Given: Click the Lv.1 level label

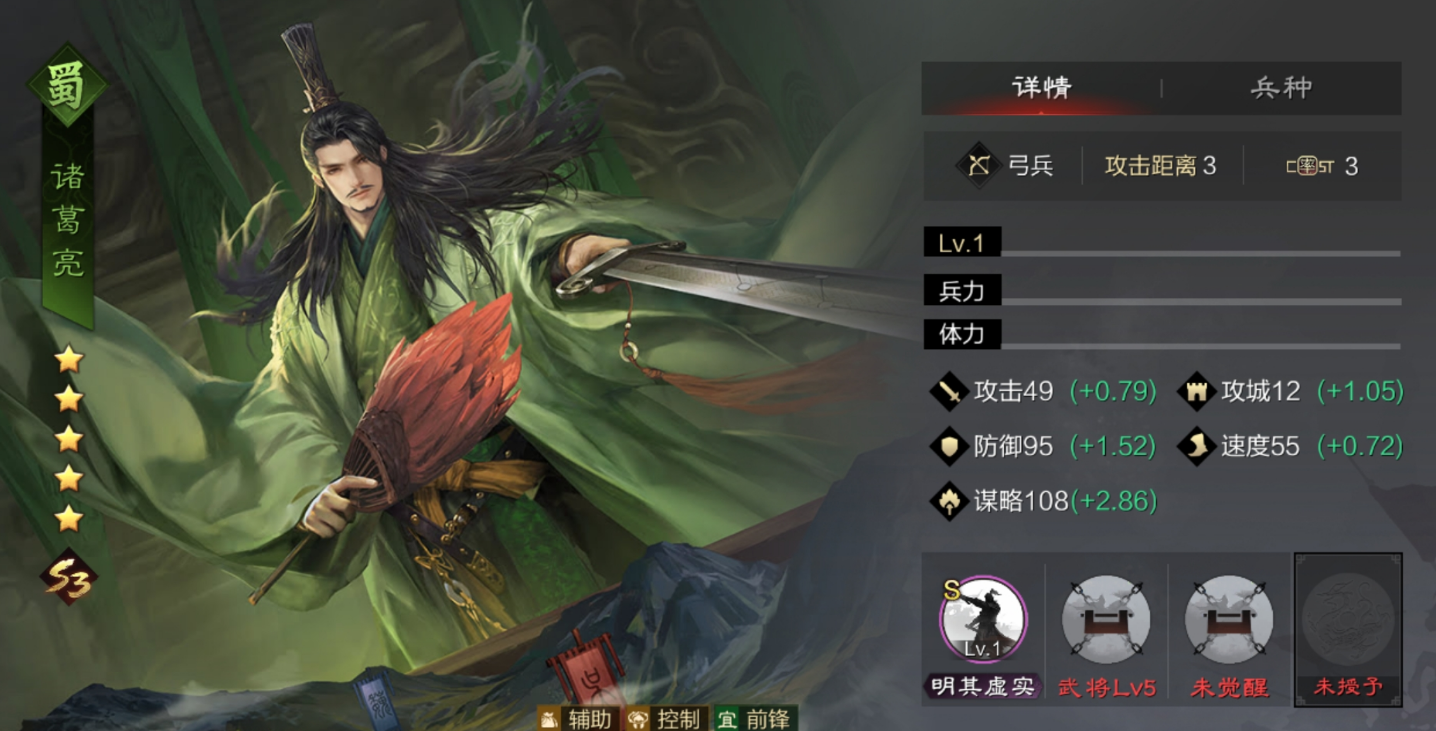Looking at the screenshot, I should pyautogui.click(x=960, y=242).
